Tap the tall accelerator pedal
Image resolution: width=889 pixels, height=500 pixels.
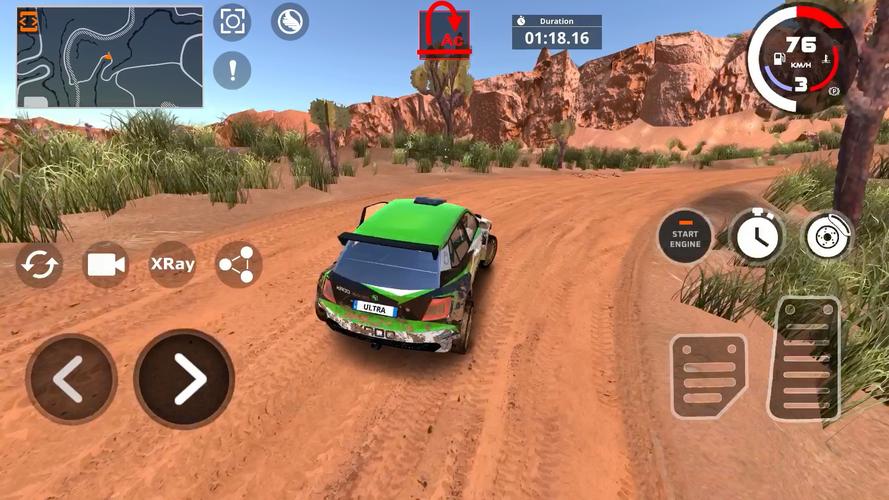pos(803,358)
